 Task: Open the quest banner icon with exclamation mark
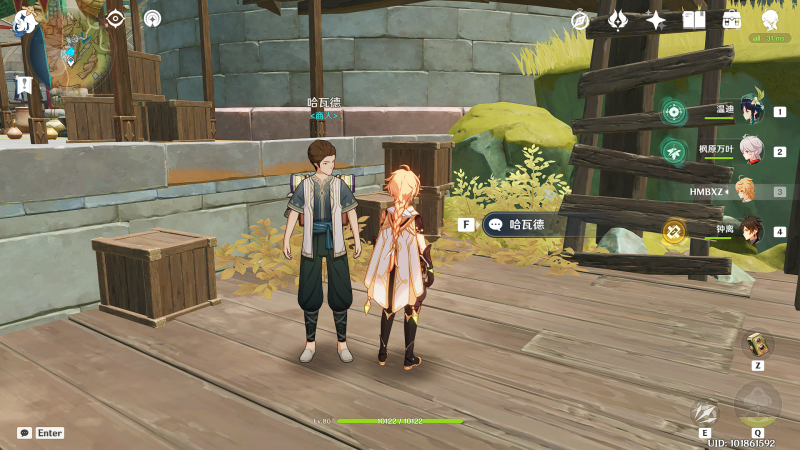coord(24,85)
